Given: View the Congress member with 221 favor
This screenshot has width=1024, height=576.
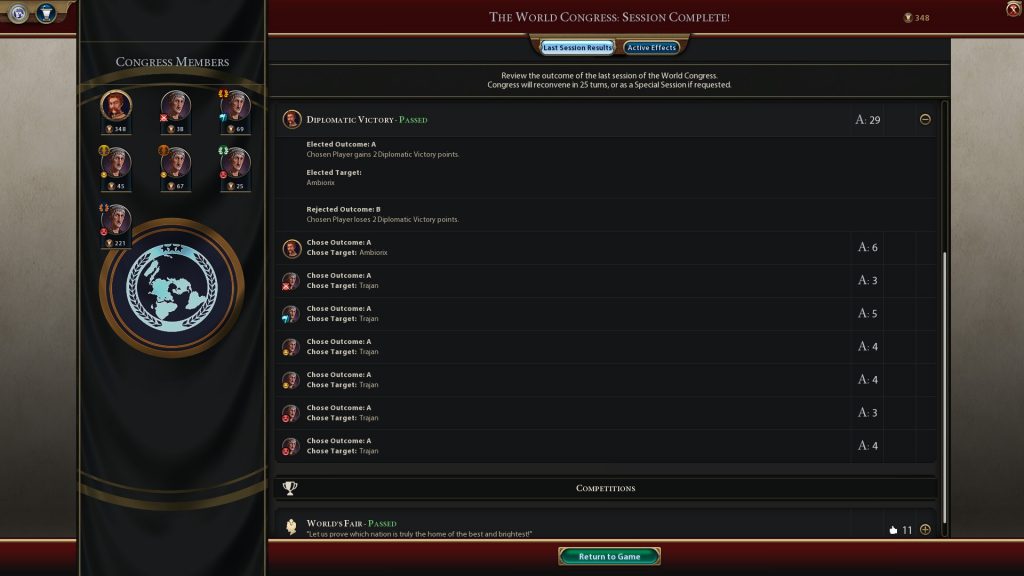Looking at the screenshot, I should pos(117,220).
